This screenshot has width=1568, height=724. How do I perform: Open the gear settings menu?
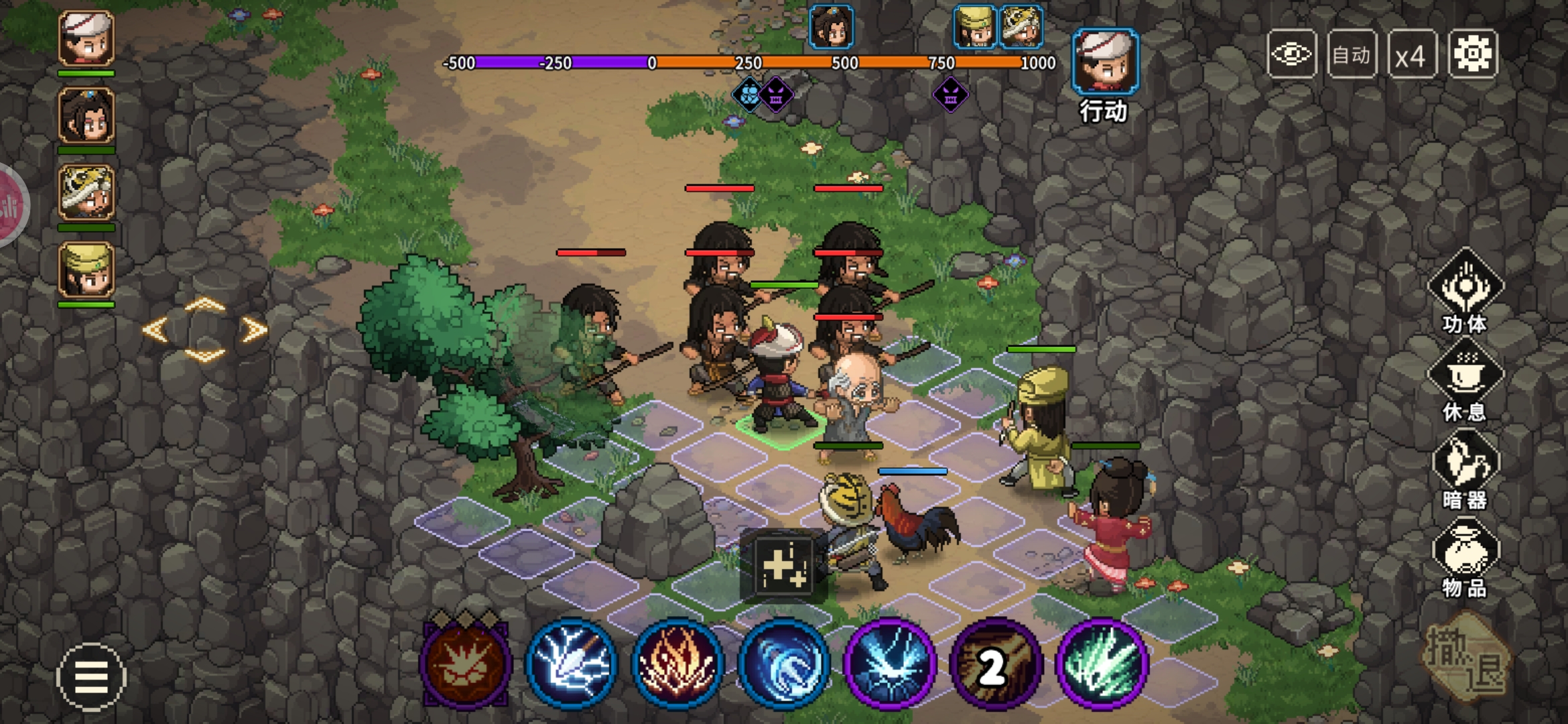pos(1472,54)
